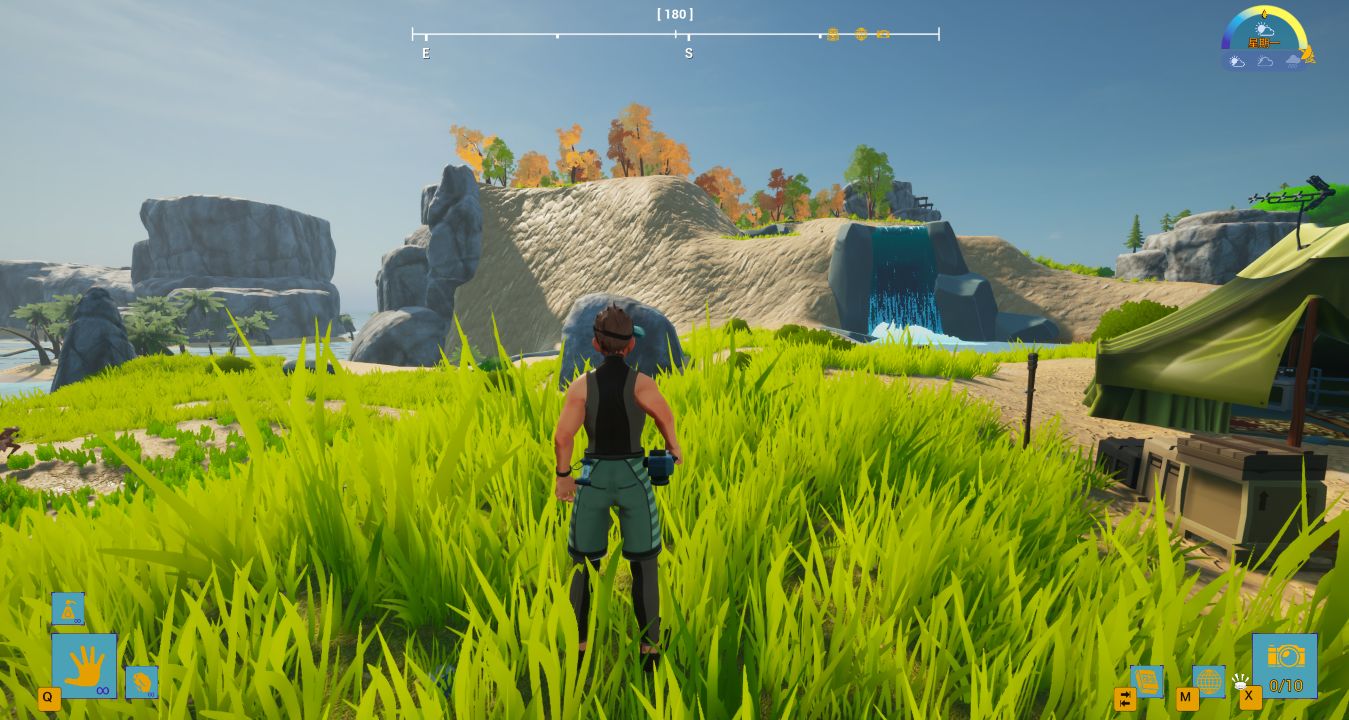The image size is (1349, 720).
Task: Click the rainy cloud forecast icon
Action: [1293, 62]
